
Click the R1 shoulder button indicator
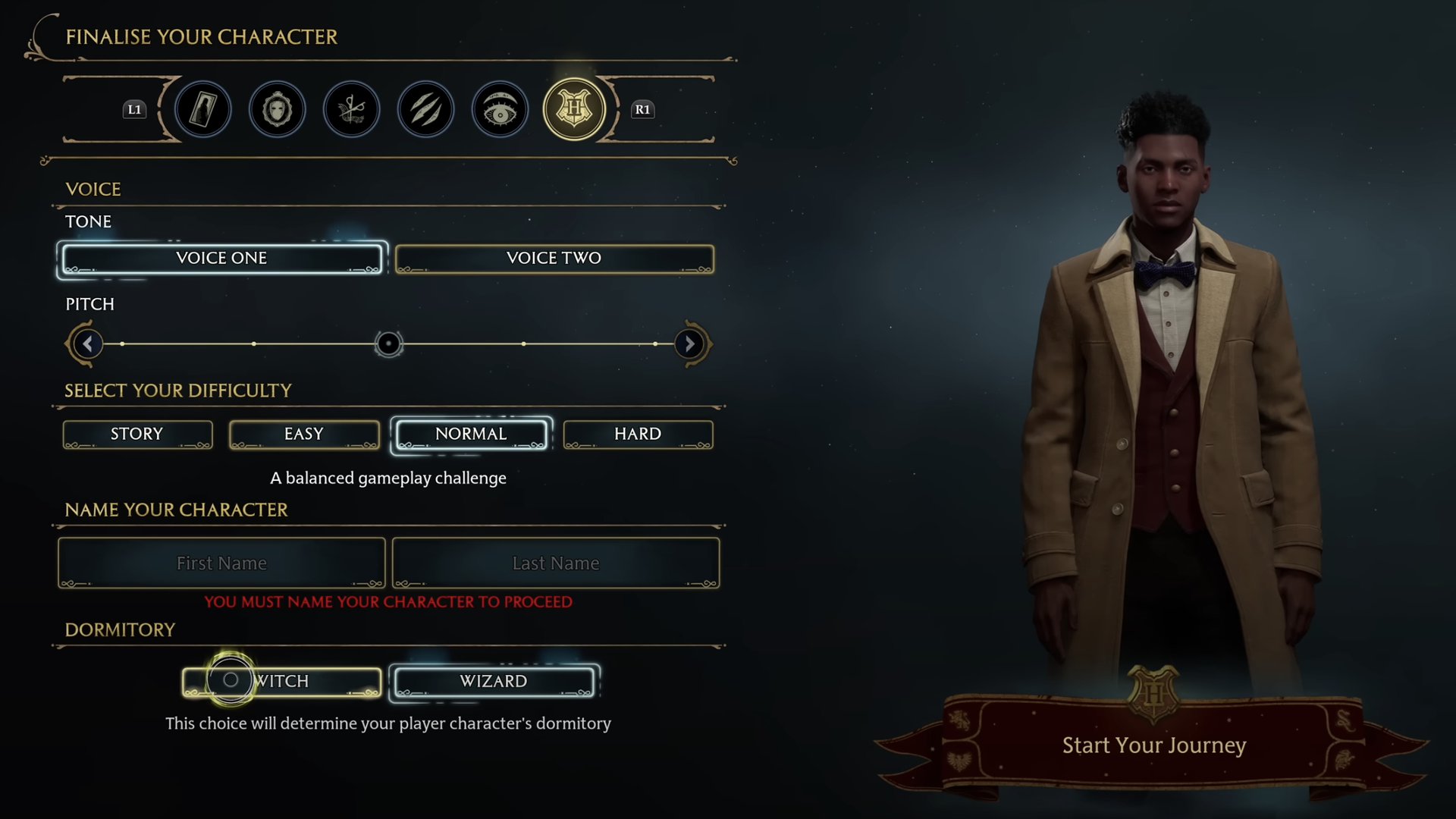click(x=642, y=110)
